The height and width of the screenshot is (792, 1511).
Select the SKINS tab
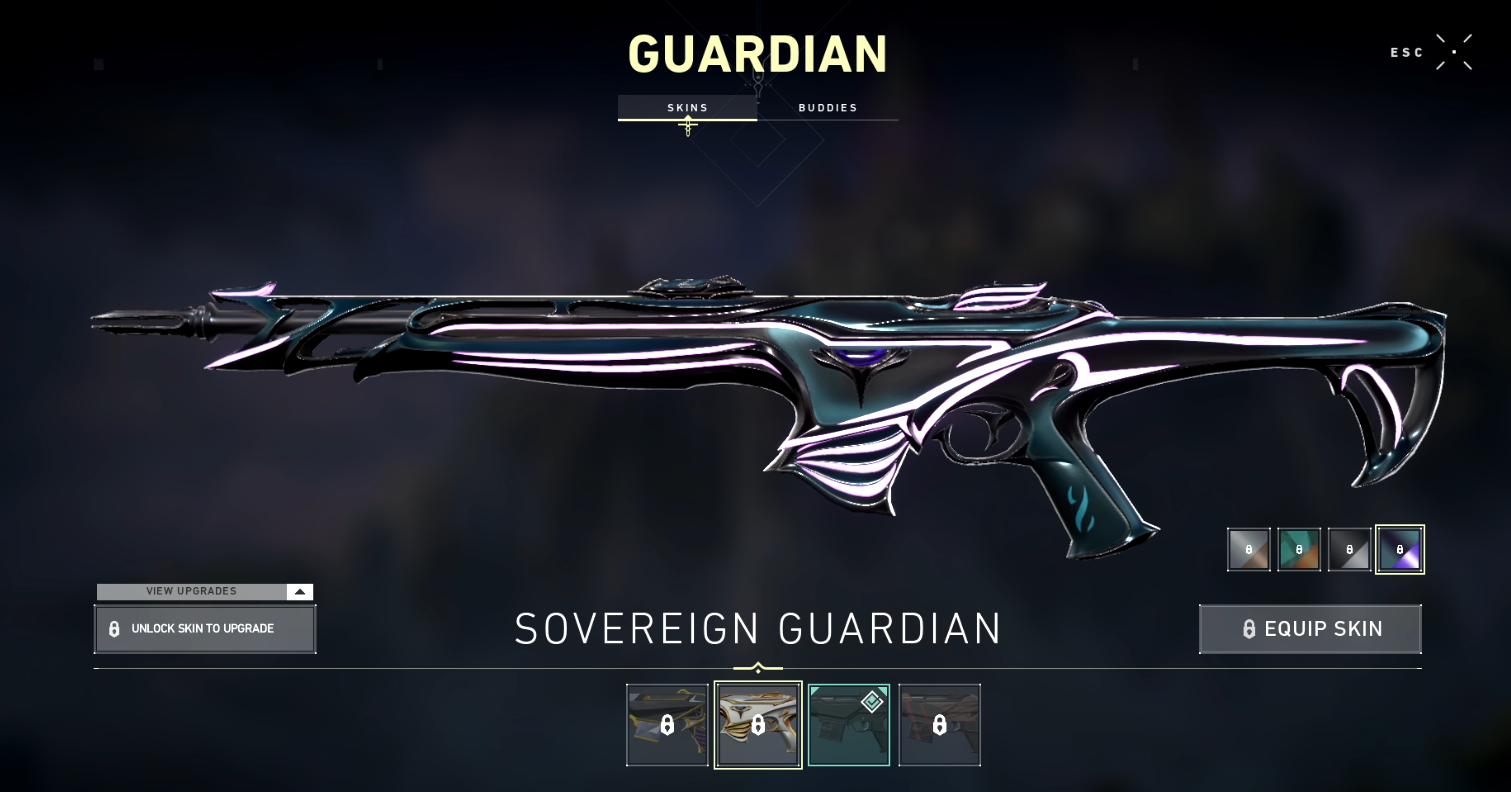687,107
